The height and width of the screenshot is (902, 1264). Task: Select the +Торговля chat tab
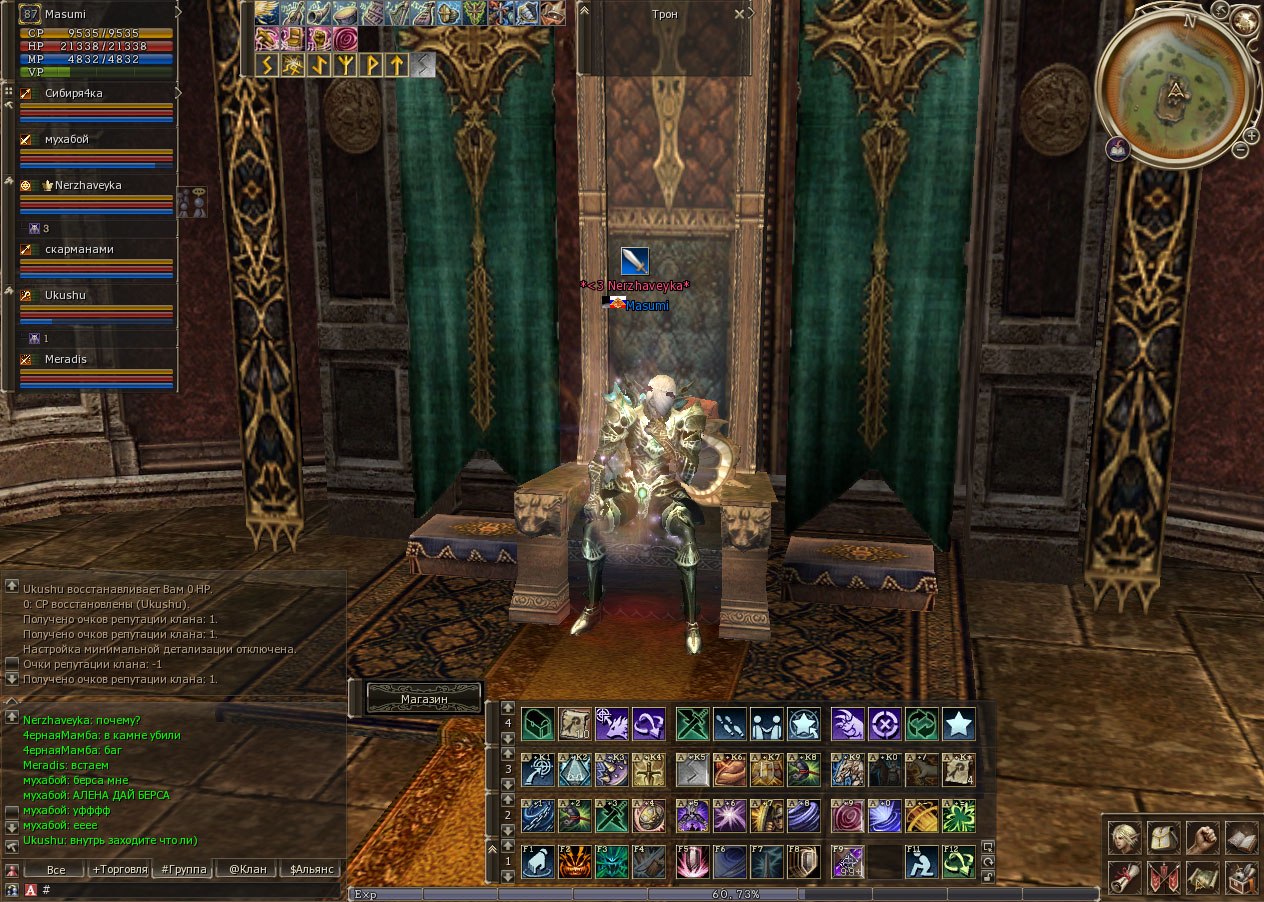pyautogui.click(x=120, y=869)
